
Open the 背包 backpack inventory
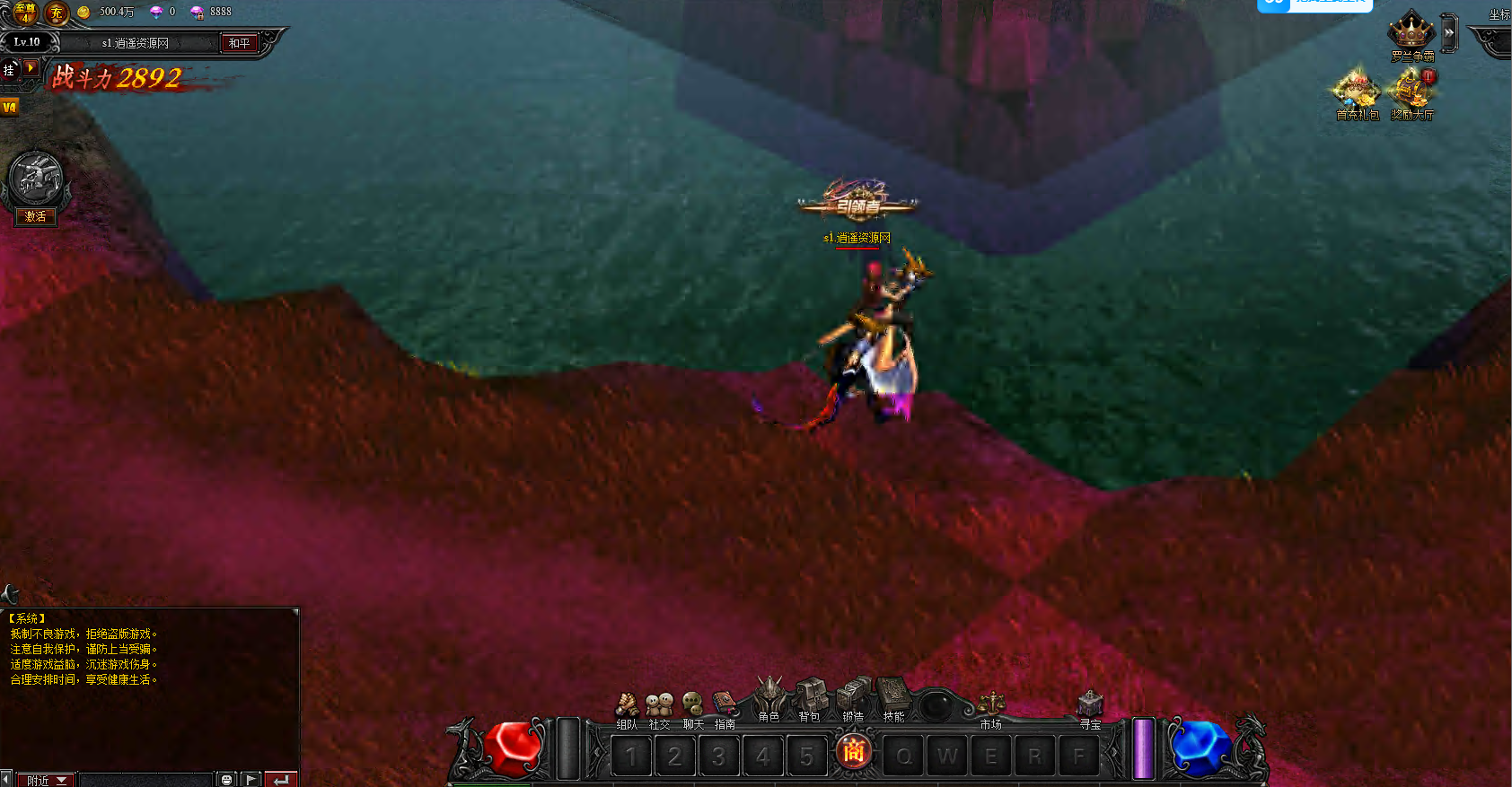[810, 696]
